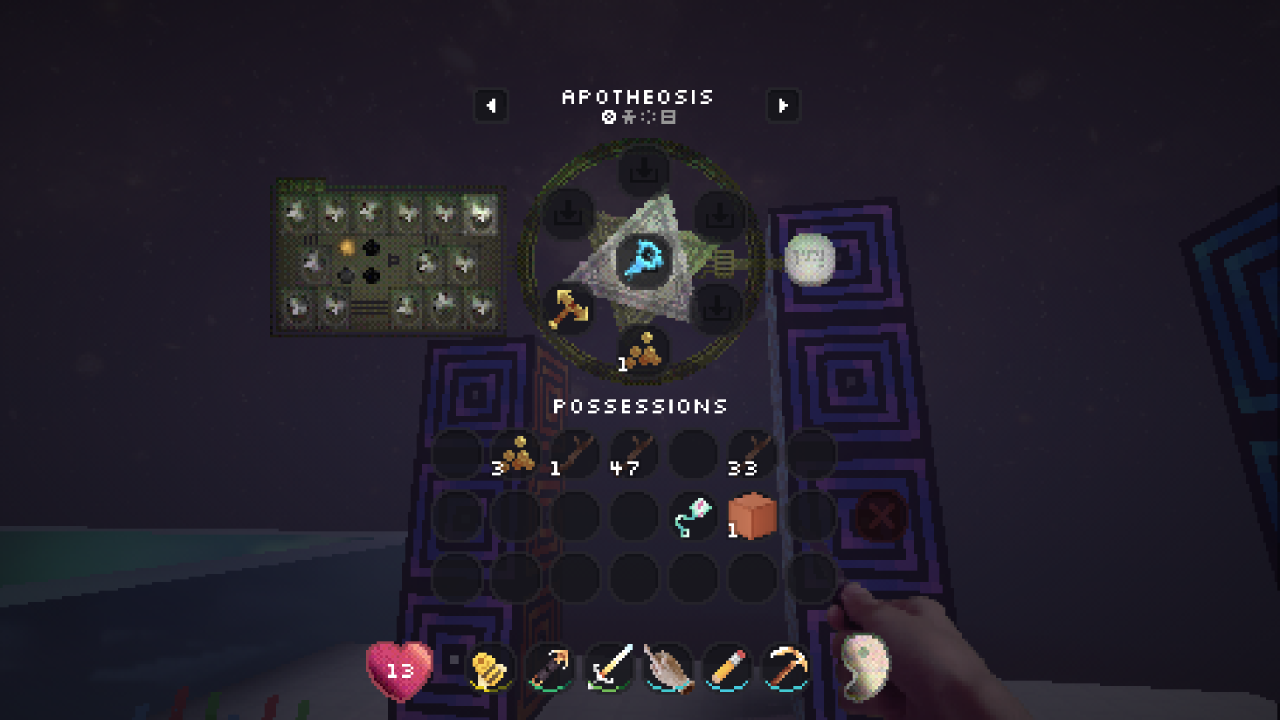The image size is (1280, 720).
Task: Select the glowing blue key in center
Action: click(642, 262)
